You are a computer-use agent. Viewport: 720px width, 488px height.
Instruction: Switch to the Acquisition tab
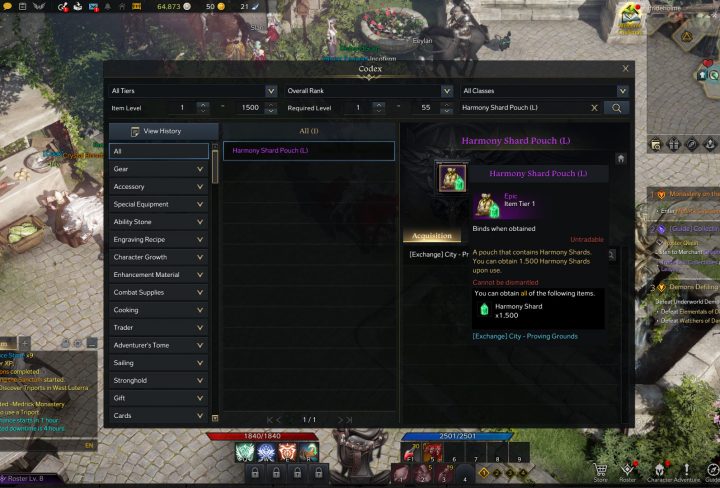pos(432,236)
